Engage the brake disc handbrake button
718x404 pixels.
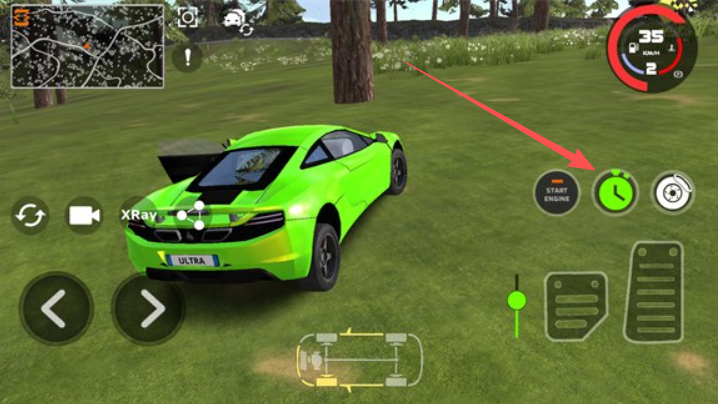click(x=672, y=191)
